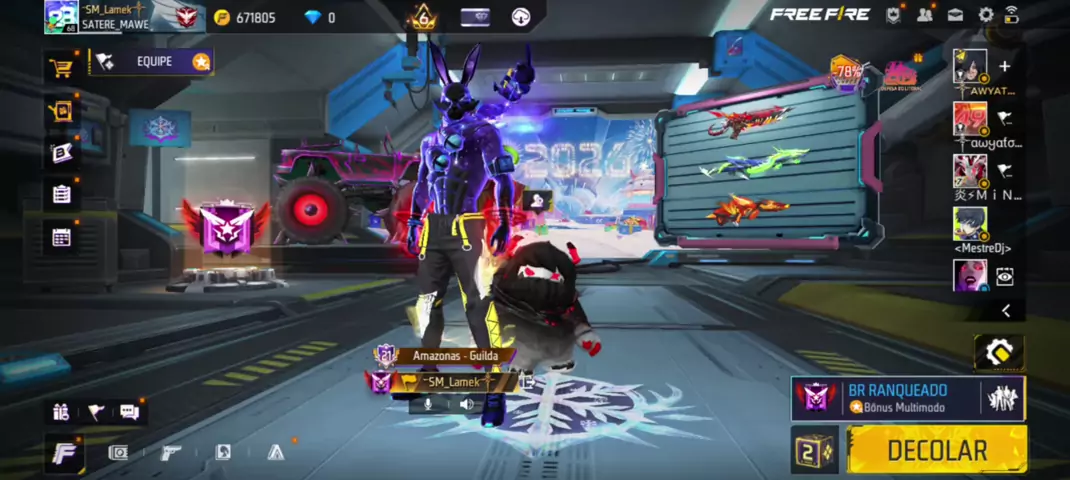1070x480 pixels.
Task: Toggle the microphone under SM_Lamek
Action: coord(428,404)
